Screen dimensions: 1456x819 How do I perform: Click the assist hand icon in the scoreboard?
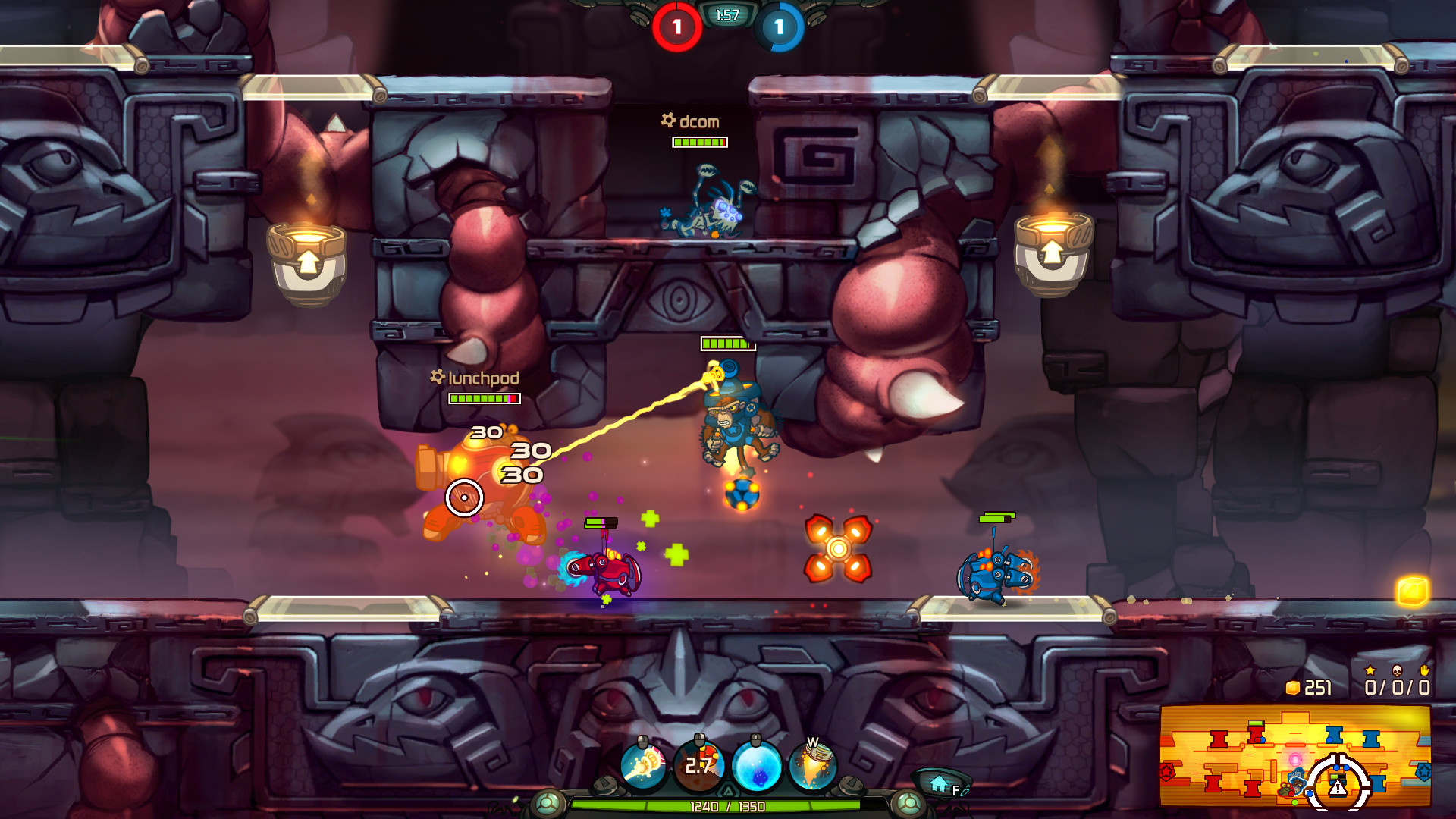click(x=1424, y=672)
